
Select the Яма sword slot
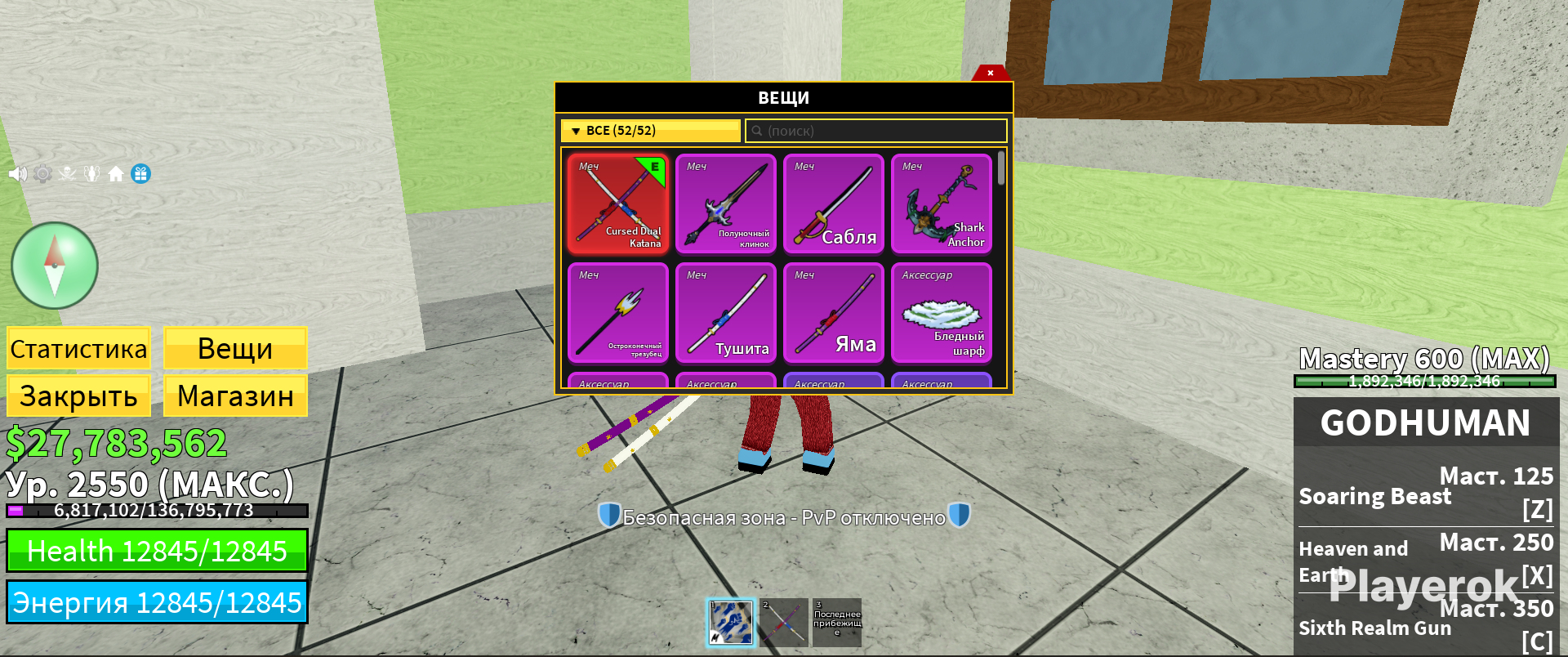(834, 312)
